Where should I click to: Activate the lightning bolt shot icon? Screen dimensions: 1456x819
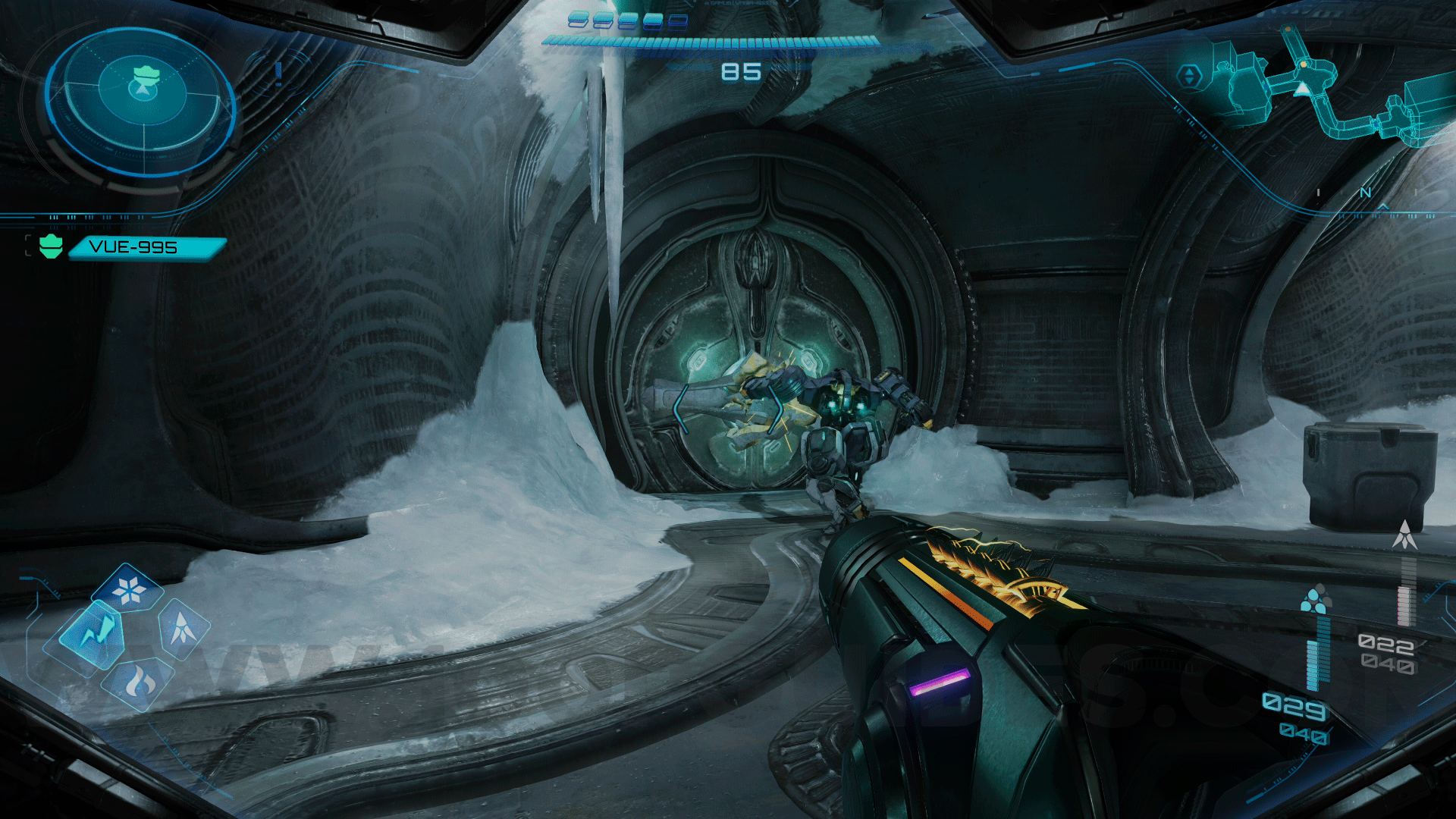click(93, 632)
